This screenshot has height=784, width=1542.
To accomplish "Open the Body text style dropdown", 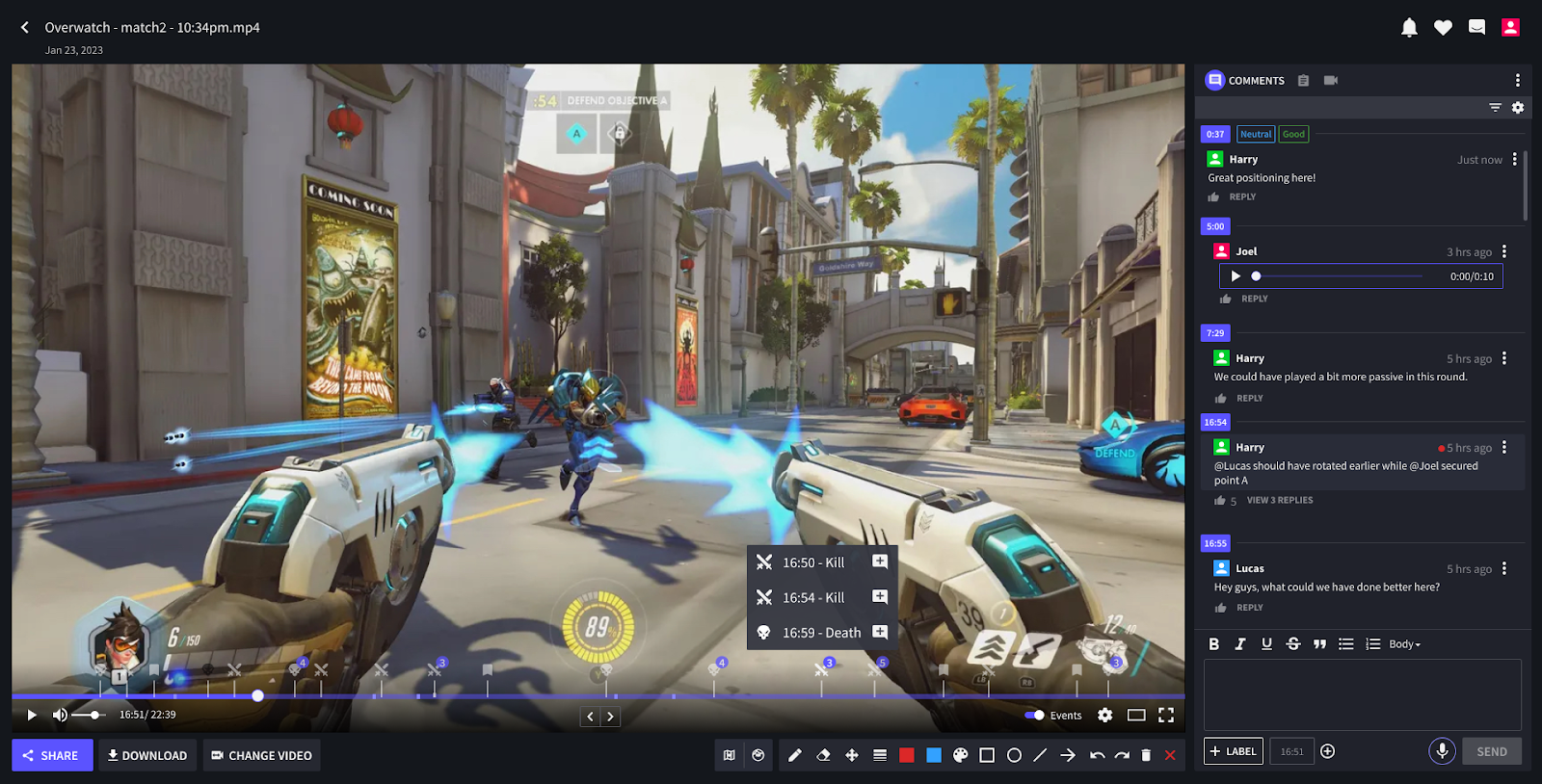I will [1402, 643].
